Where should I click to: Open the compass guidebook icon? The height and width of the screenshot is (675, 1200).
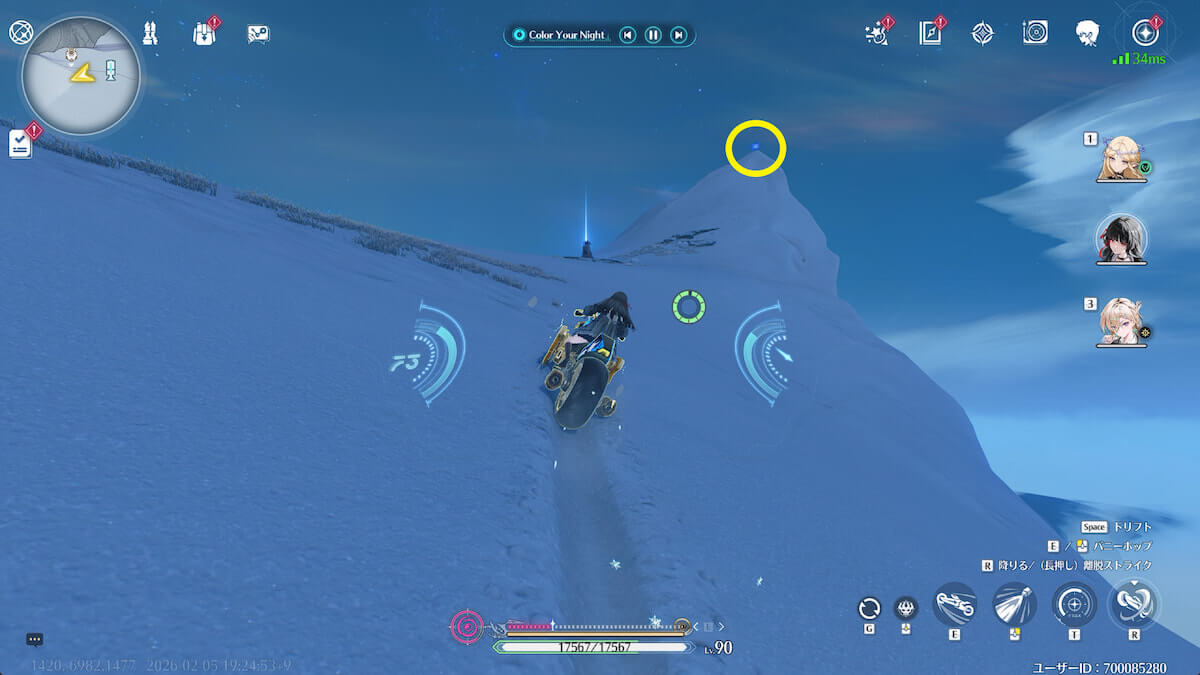pyautogui.click(x=930, y=33)
